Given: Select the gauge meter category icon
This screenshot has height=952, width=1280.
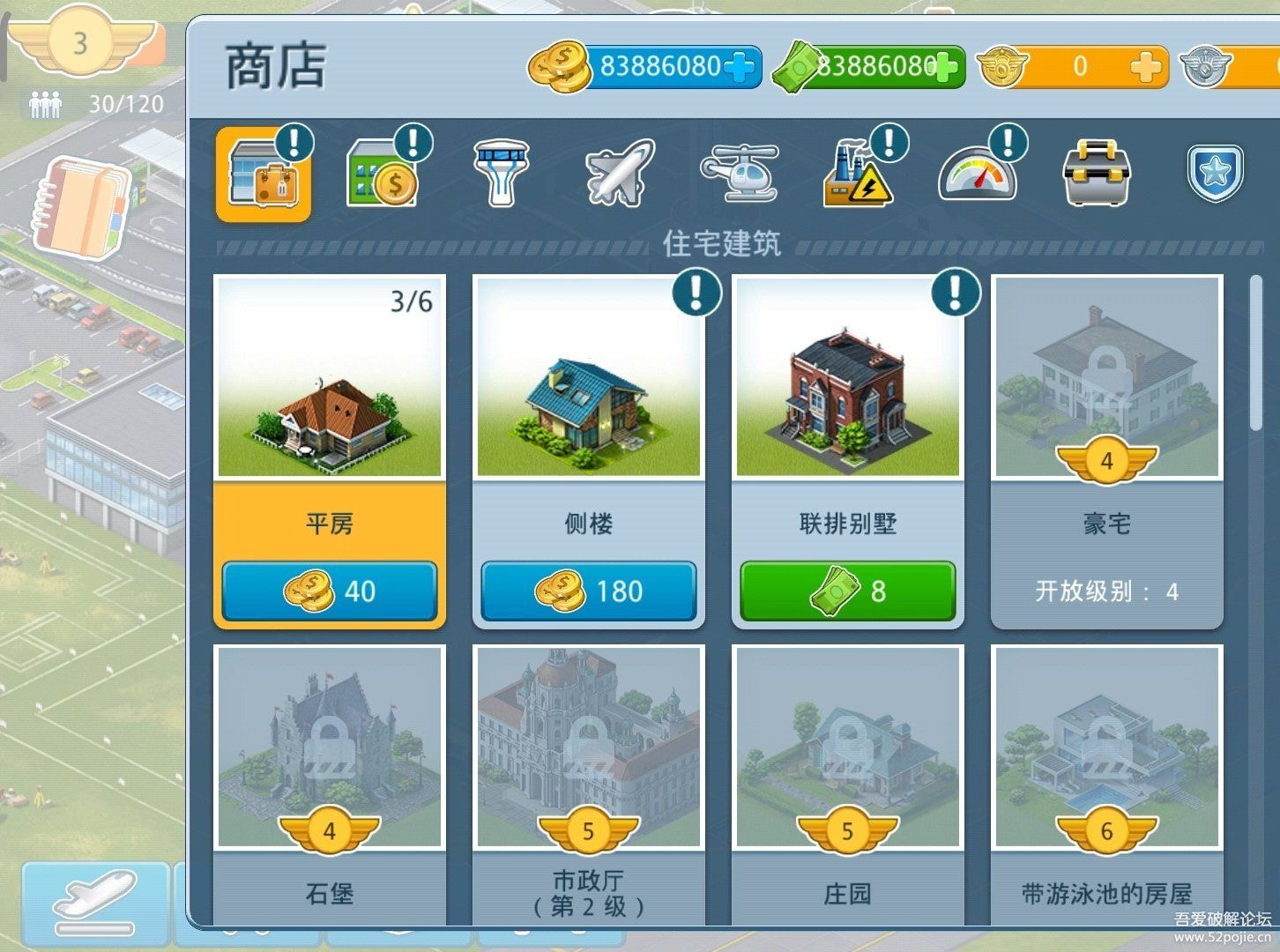Looking at the screenshot, I should pyautogui.click(x=977, y=175).
